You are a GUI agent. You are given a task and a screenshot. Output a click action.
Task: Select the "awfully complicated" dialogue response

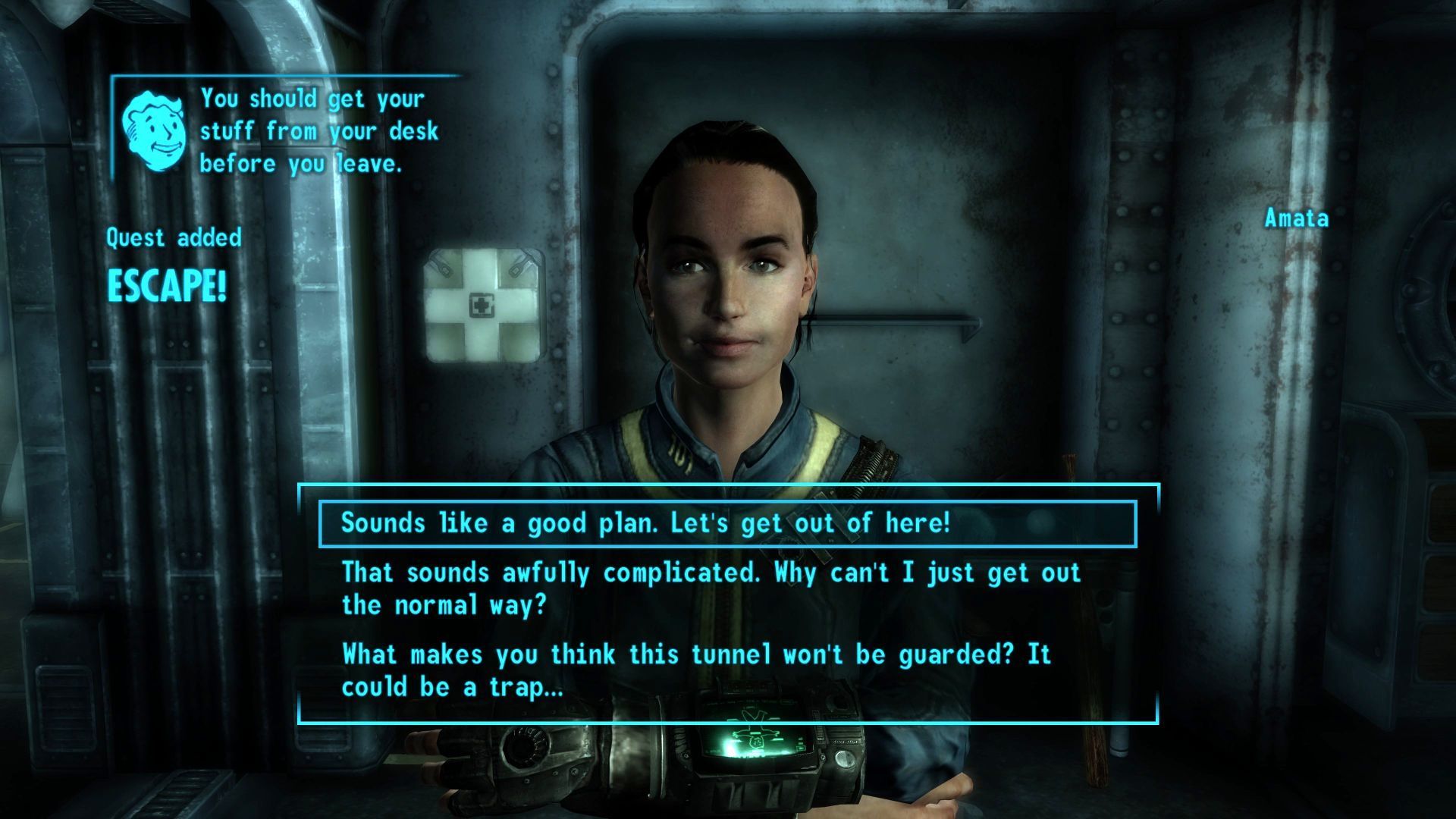click(x=711, y=588)
